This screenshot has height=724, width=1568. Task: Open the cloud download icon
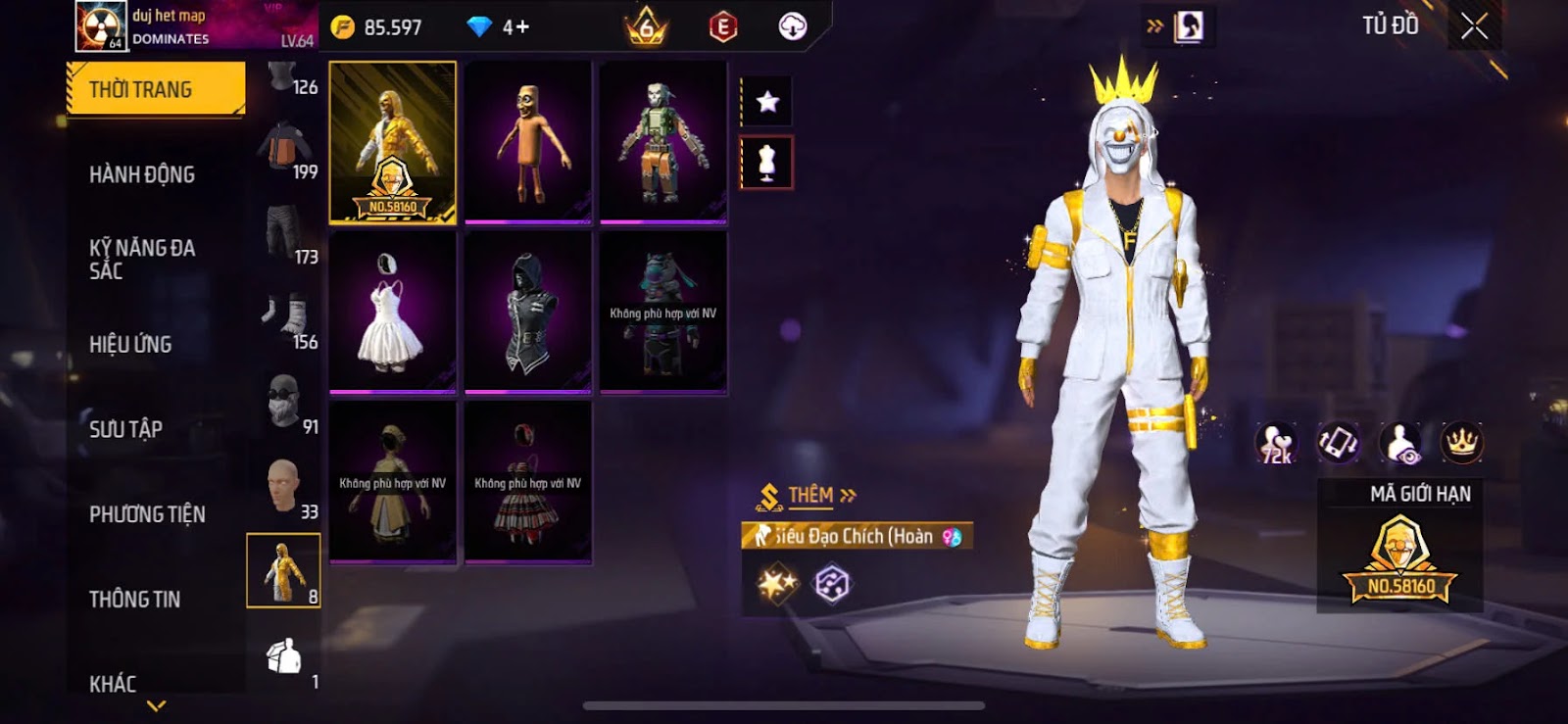[792, 26]
